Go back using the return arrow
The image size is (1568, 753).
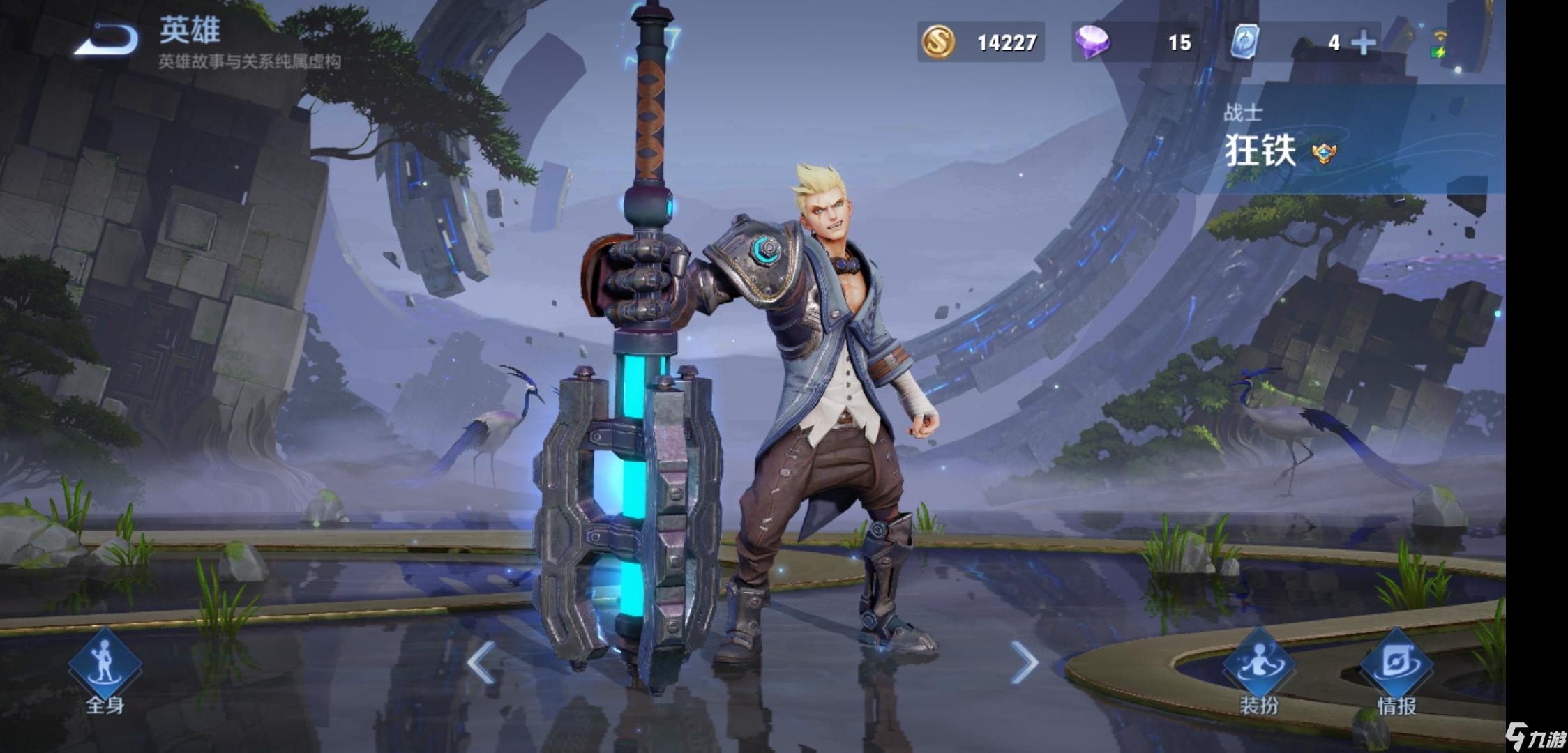click(108, 39)
